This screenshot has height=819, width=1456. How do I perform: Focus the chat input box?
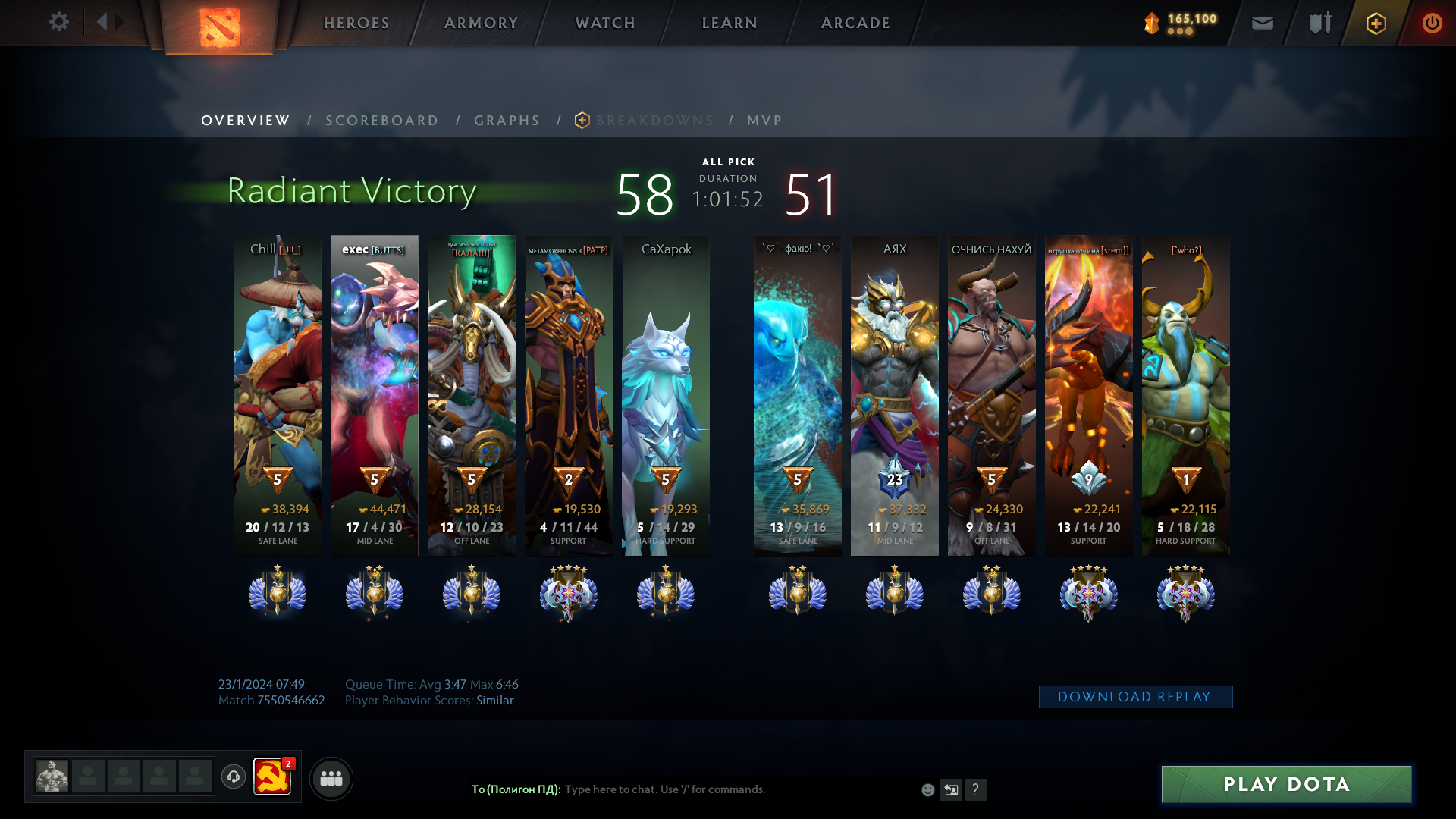point(736,789)
